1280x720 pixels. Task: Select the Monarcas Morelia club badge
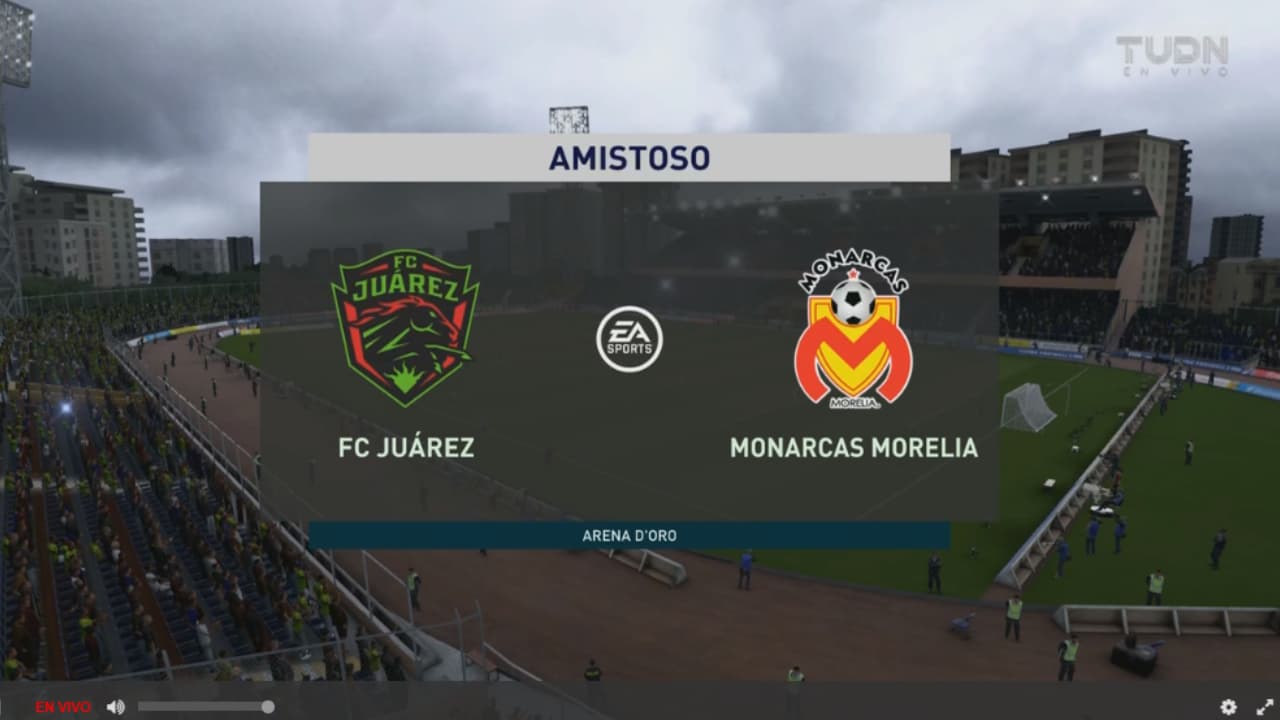pyautogui.click(x=852, y=335)
